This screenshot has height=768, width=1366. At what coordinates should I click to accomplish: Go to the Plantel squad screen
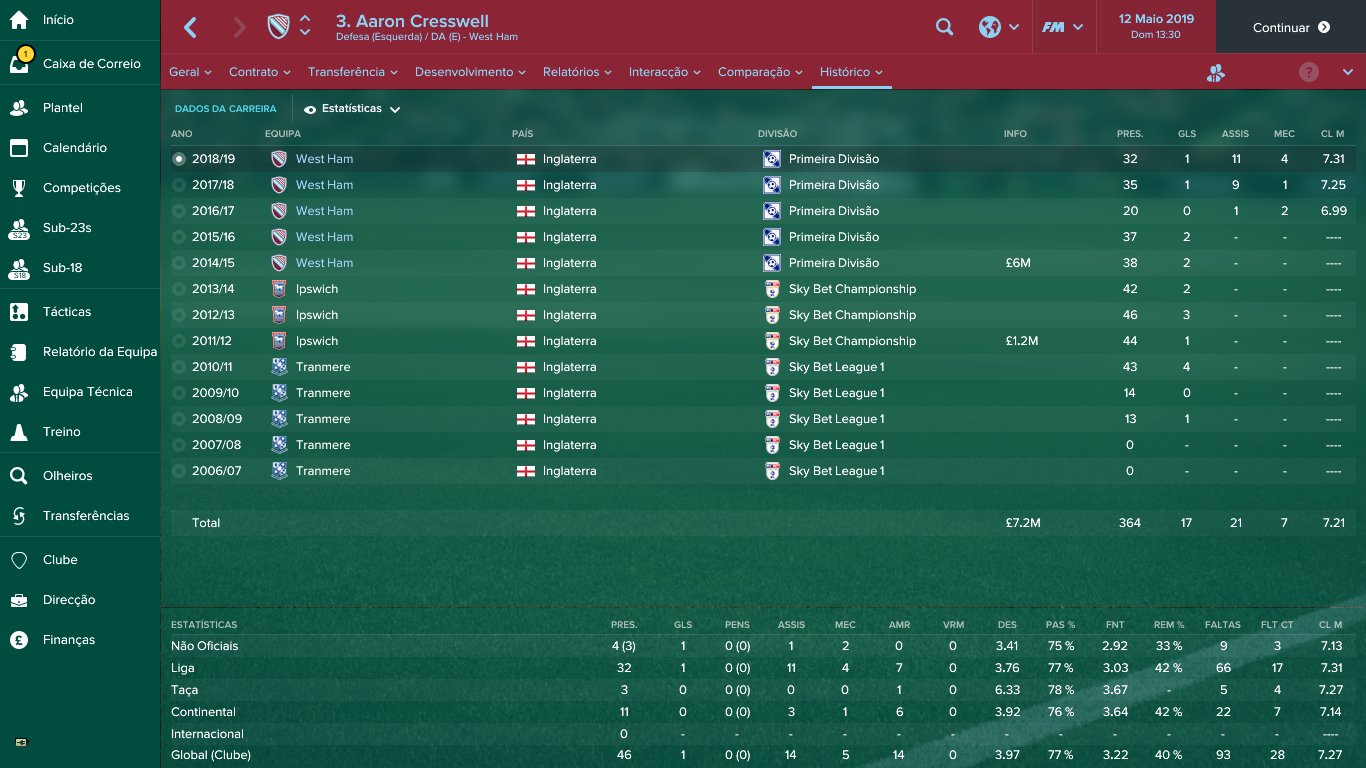point(62,108)
